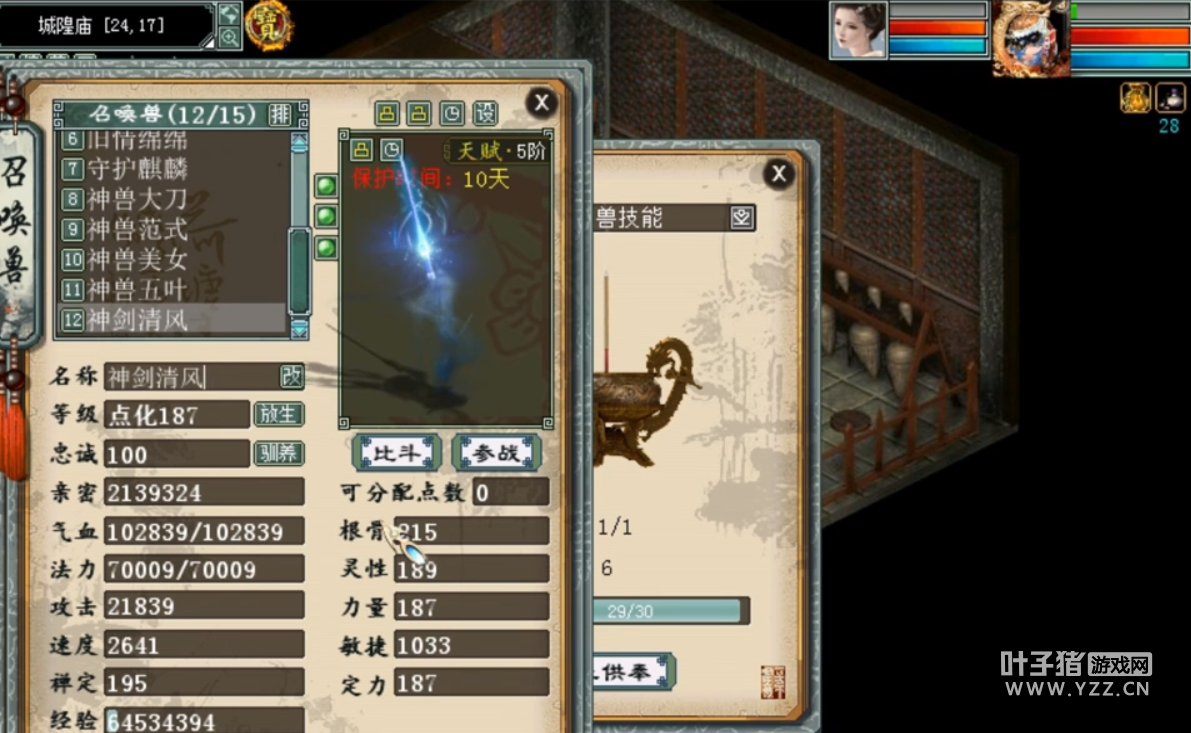This screenshot has width=1191, height=733.
Task: Close the summoned beast (召唤兽) panel
Action: (541, 102)
